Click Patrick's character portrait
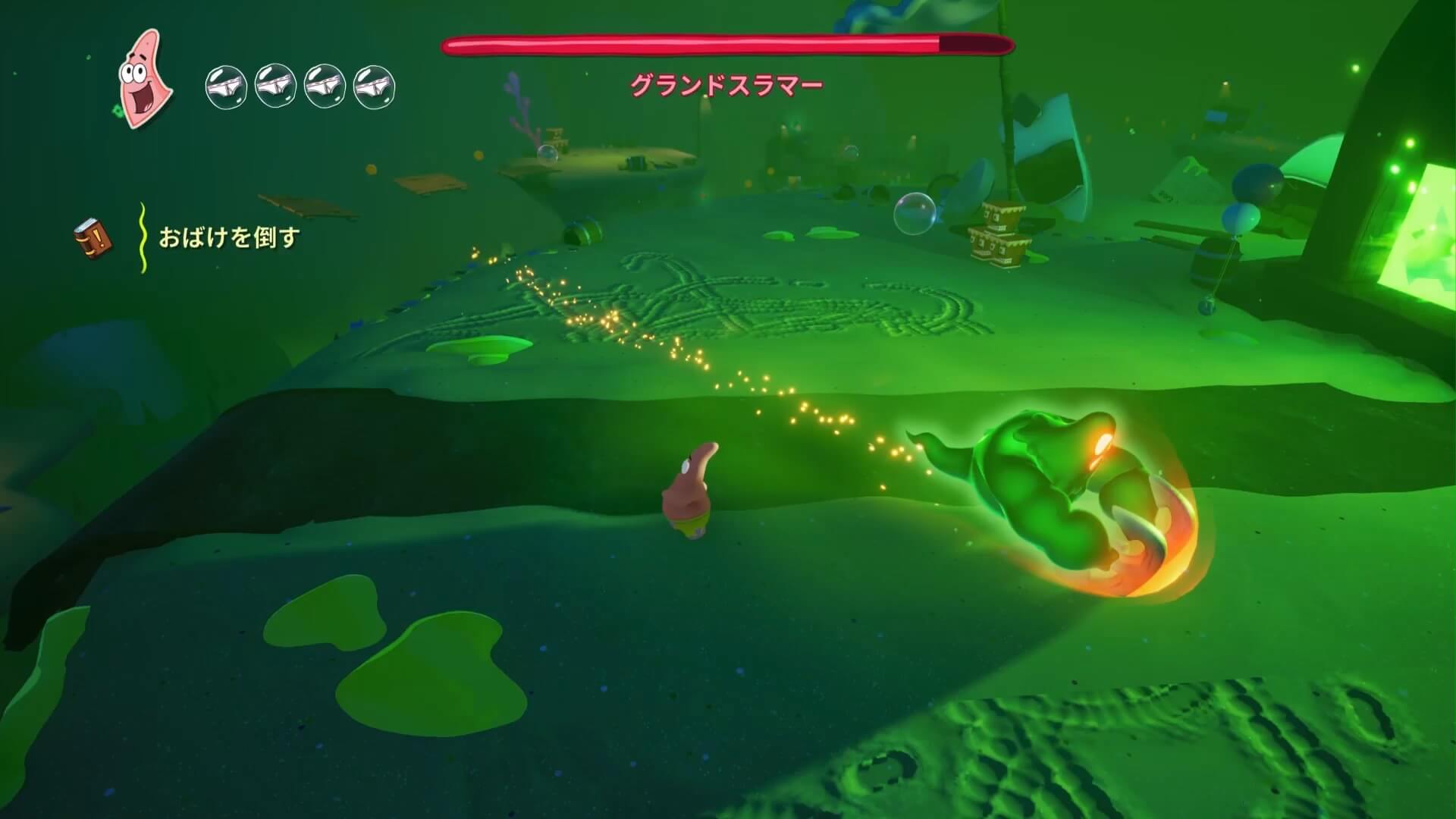This screenshot has height=819, width=1456. click(x=145, y=79)
